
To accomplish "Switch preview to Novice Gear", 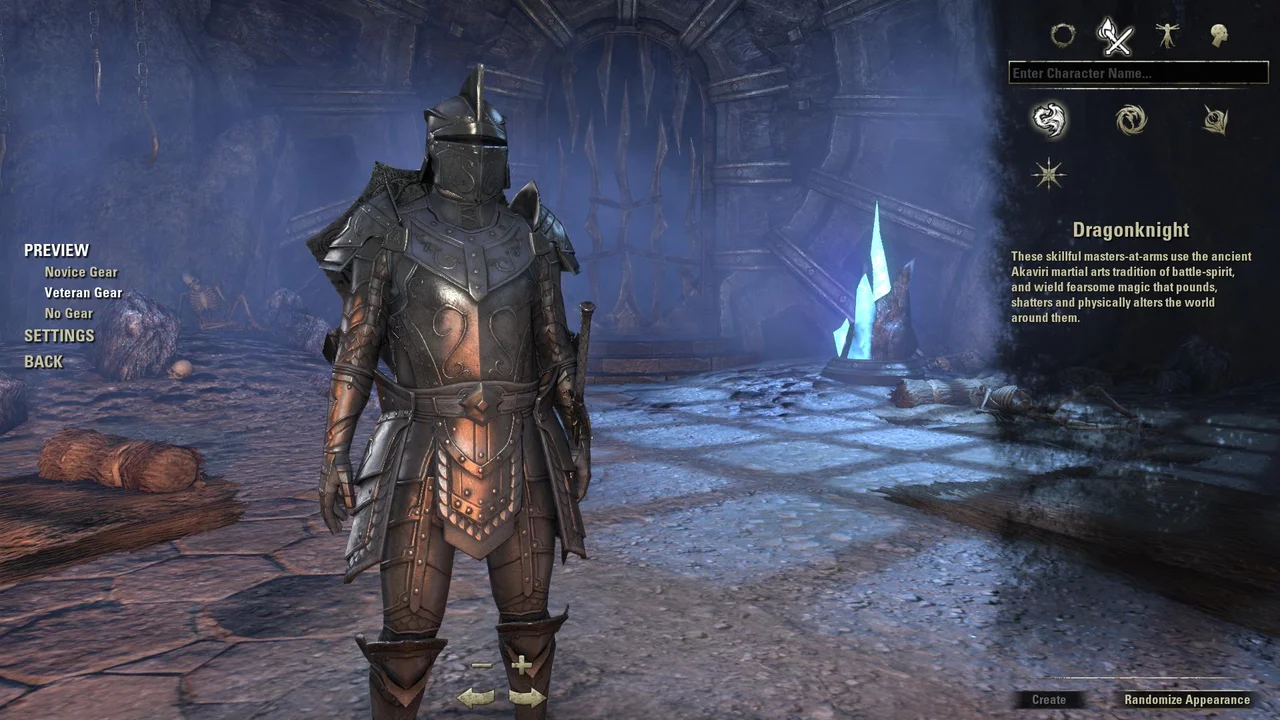I will coord(80,271).
